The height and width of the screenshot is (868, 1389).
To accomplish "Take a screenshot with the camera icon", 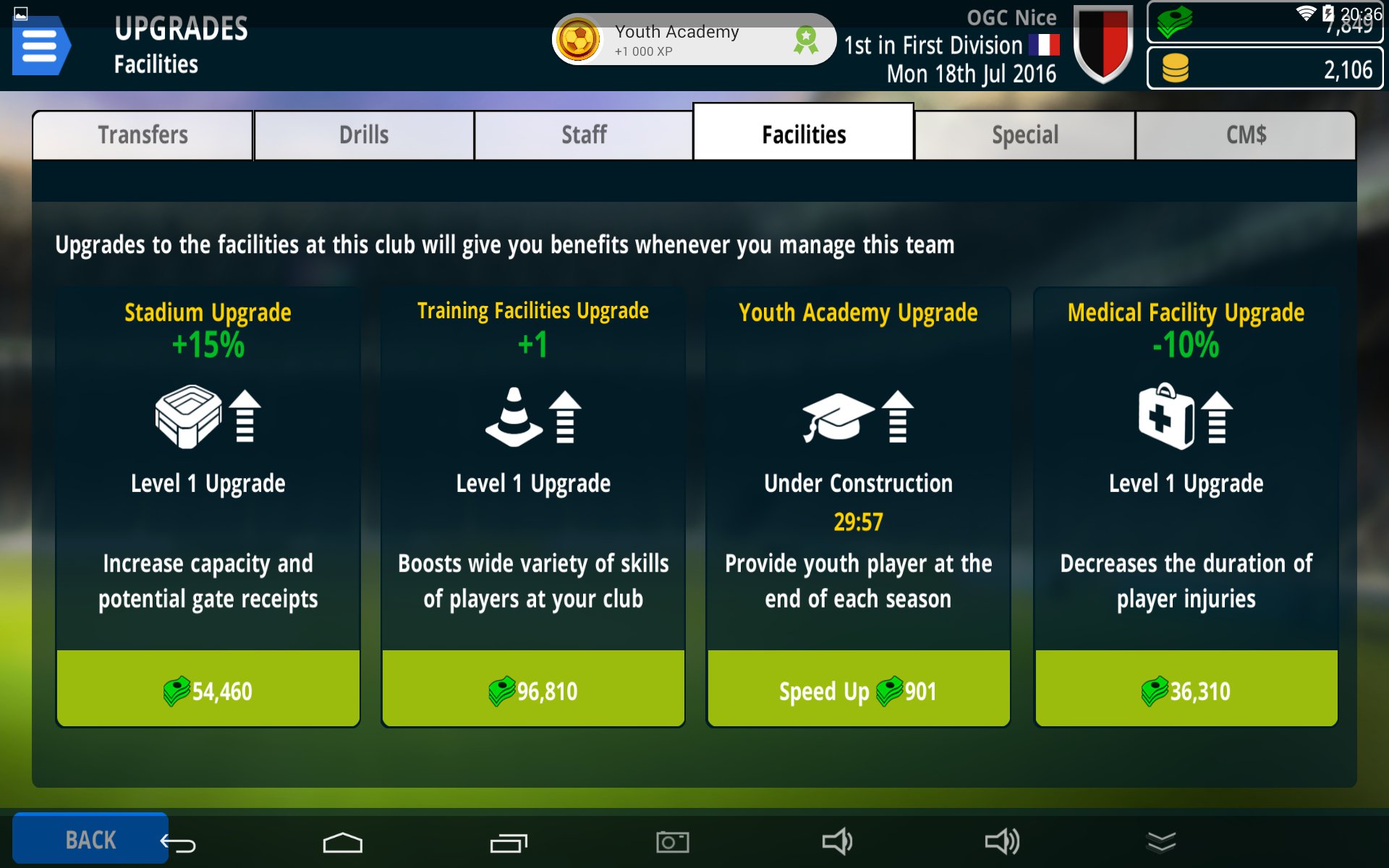I will click(x=672, y=842).
